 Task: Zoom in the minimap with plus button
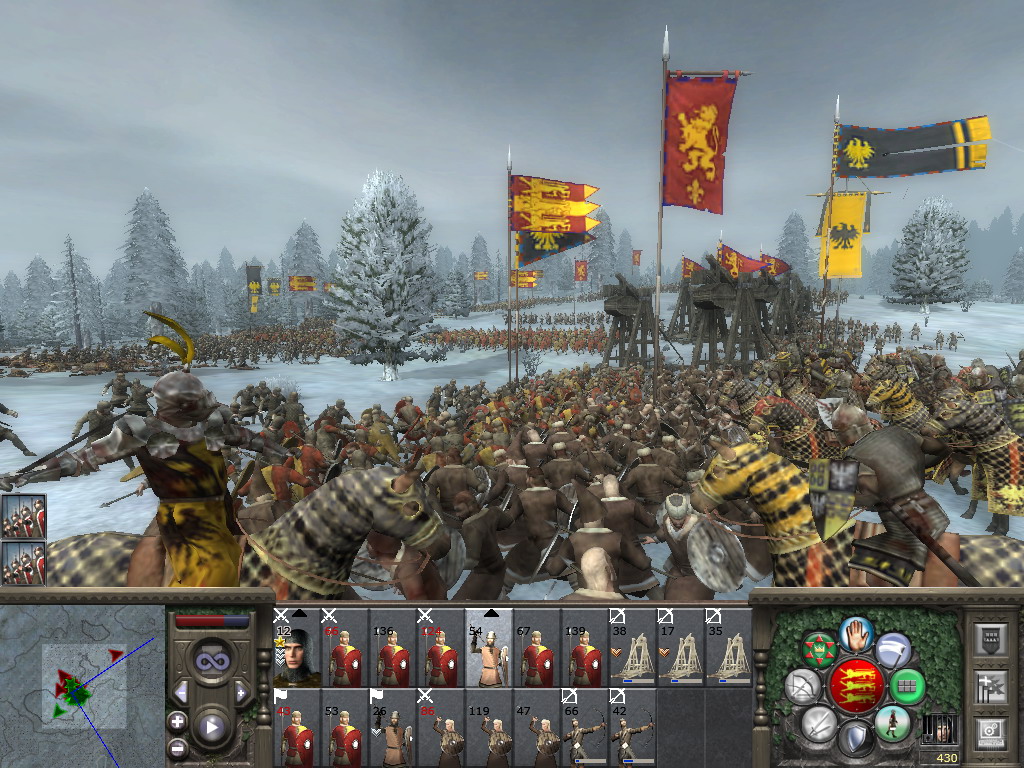point(177,722)
